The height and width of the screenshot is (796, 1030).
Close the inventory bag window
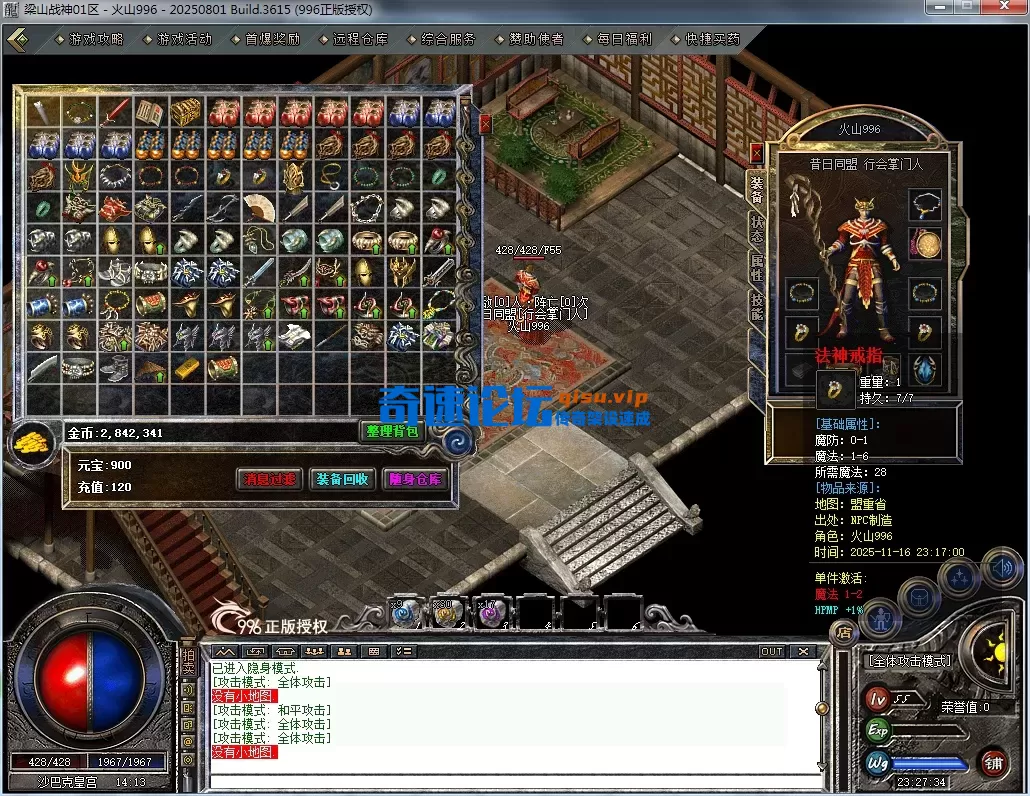coord(486,124)
